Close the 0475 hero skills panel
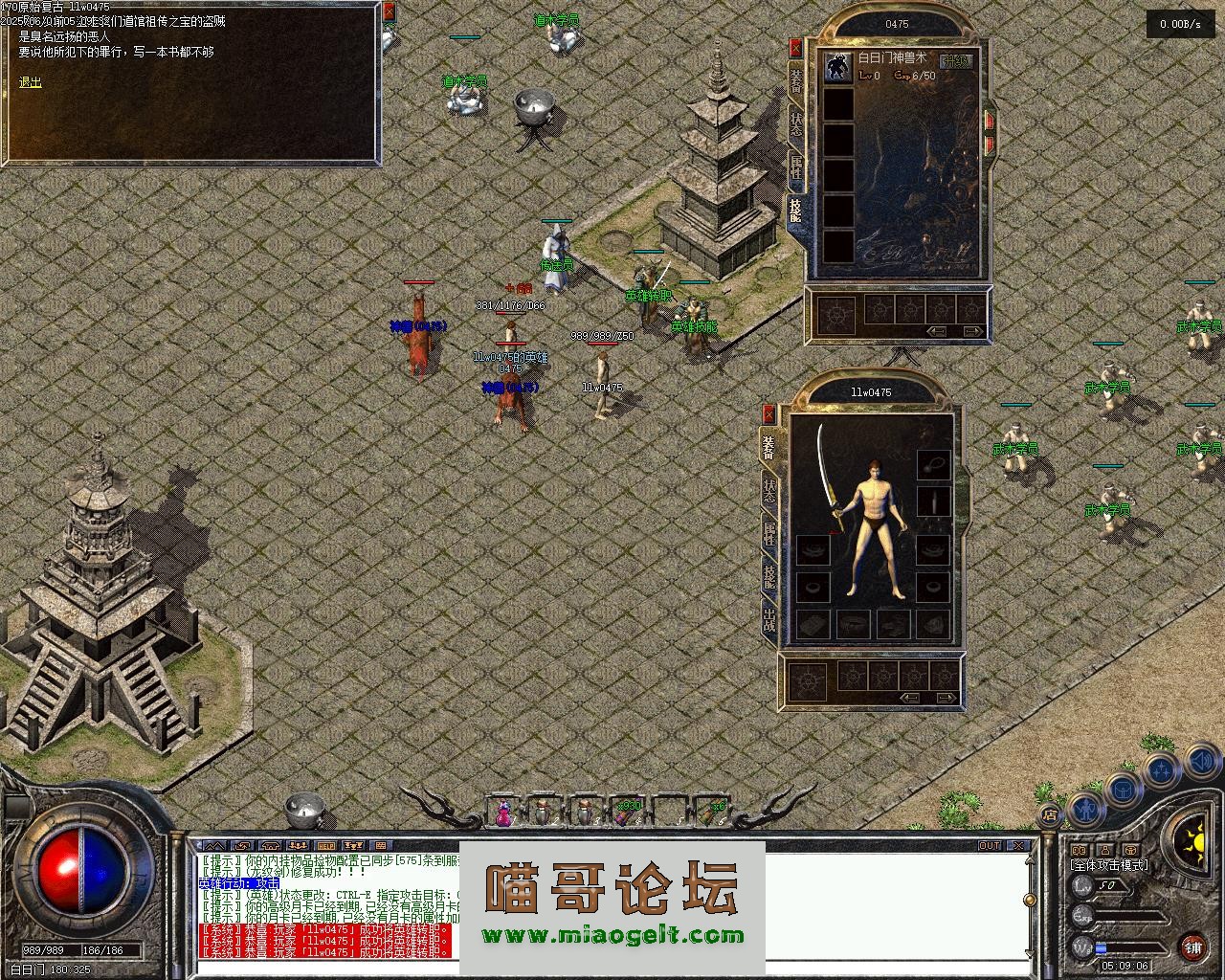 [795, 48]
